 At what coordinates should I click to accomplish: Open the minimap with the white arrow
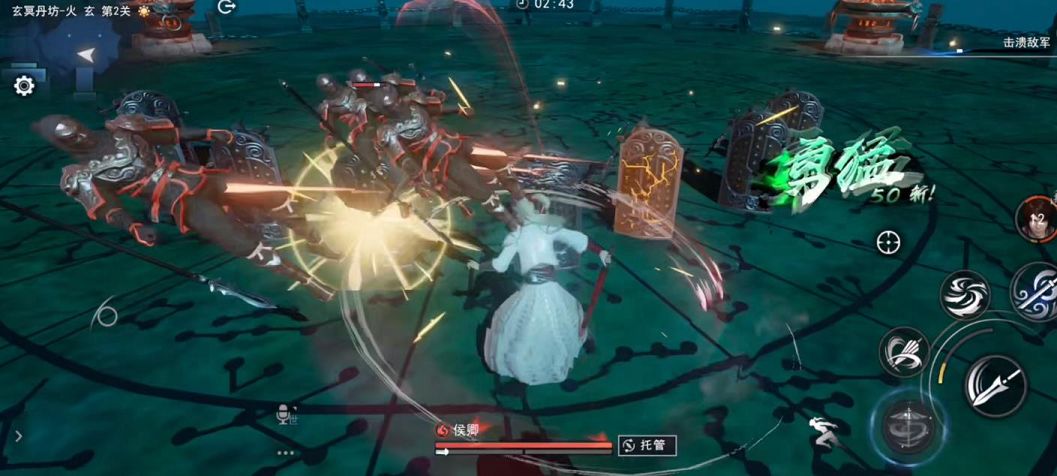pos(87,54)
